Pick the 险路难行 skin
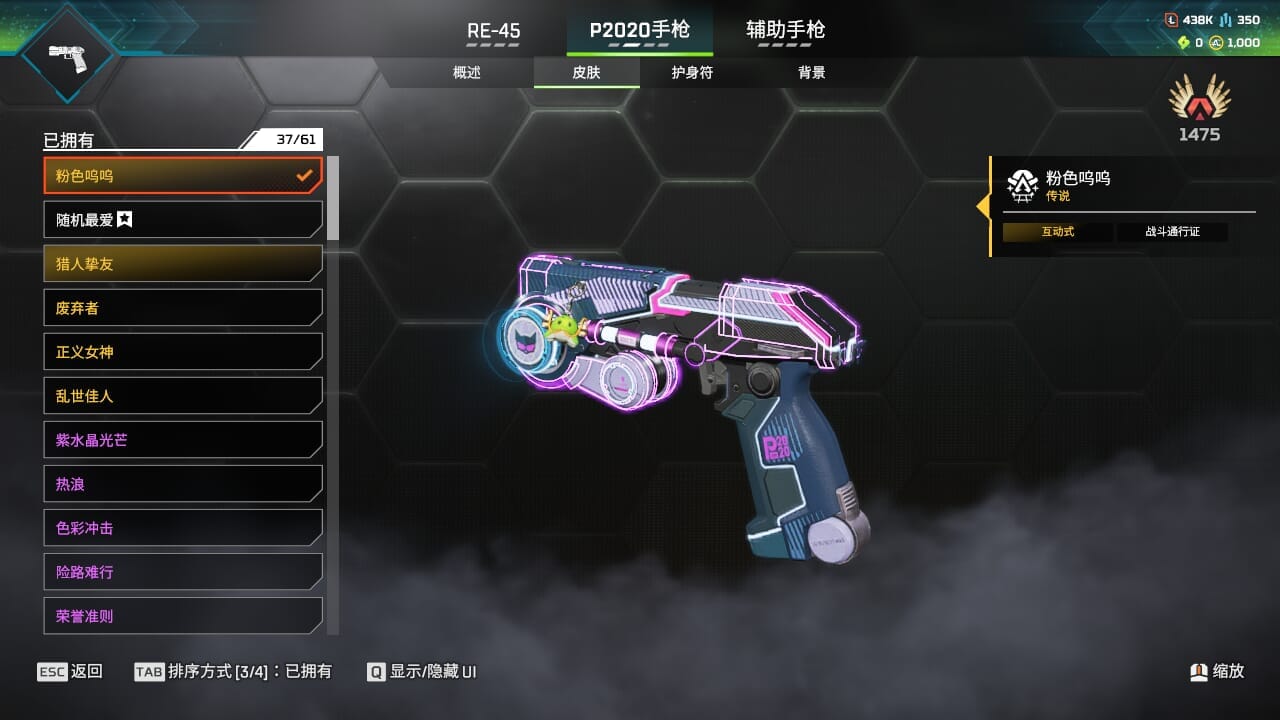The height and width of the screenshot is (720, 1280). pos(183,572)
